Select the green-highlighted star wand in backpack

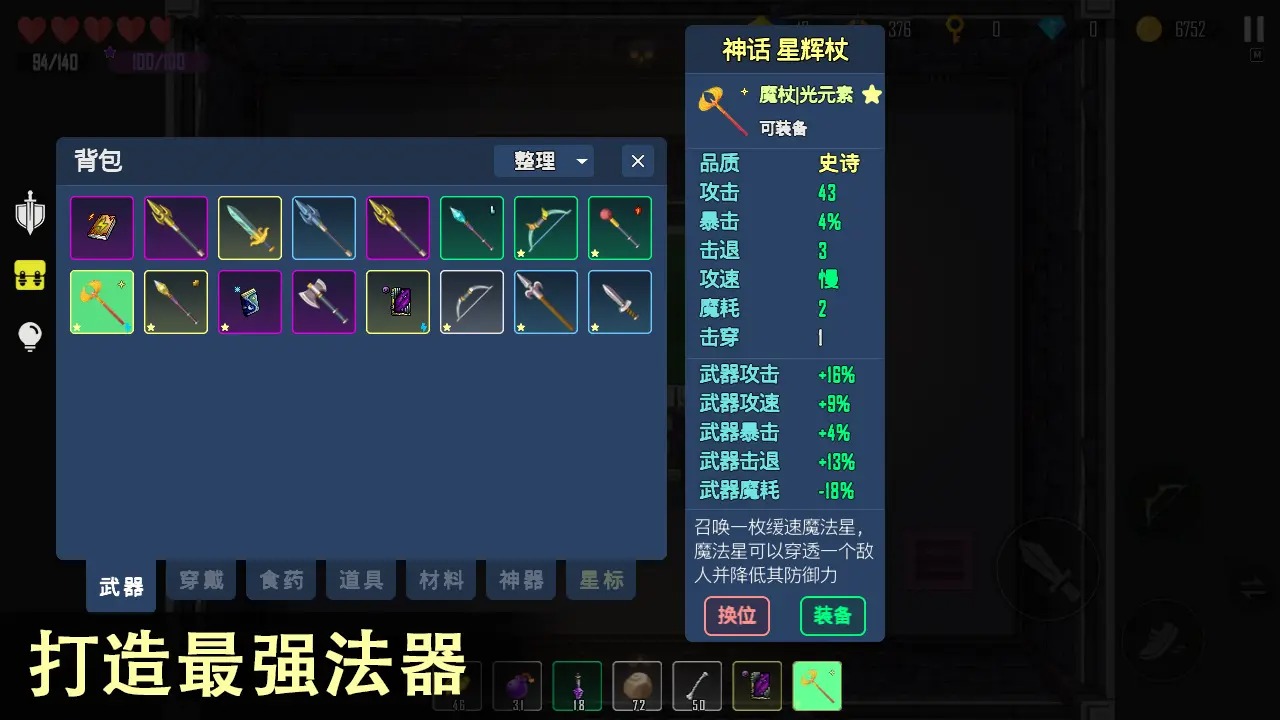tap(101, 301)
